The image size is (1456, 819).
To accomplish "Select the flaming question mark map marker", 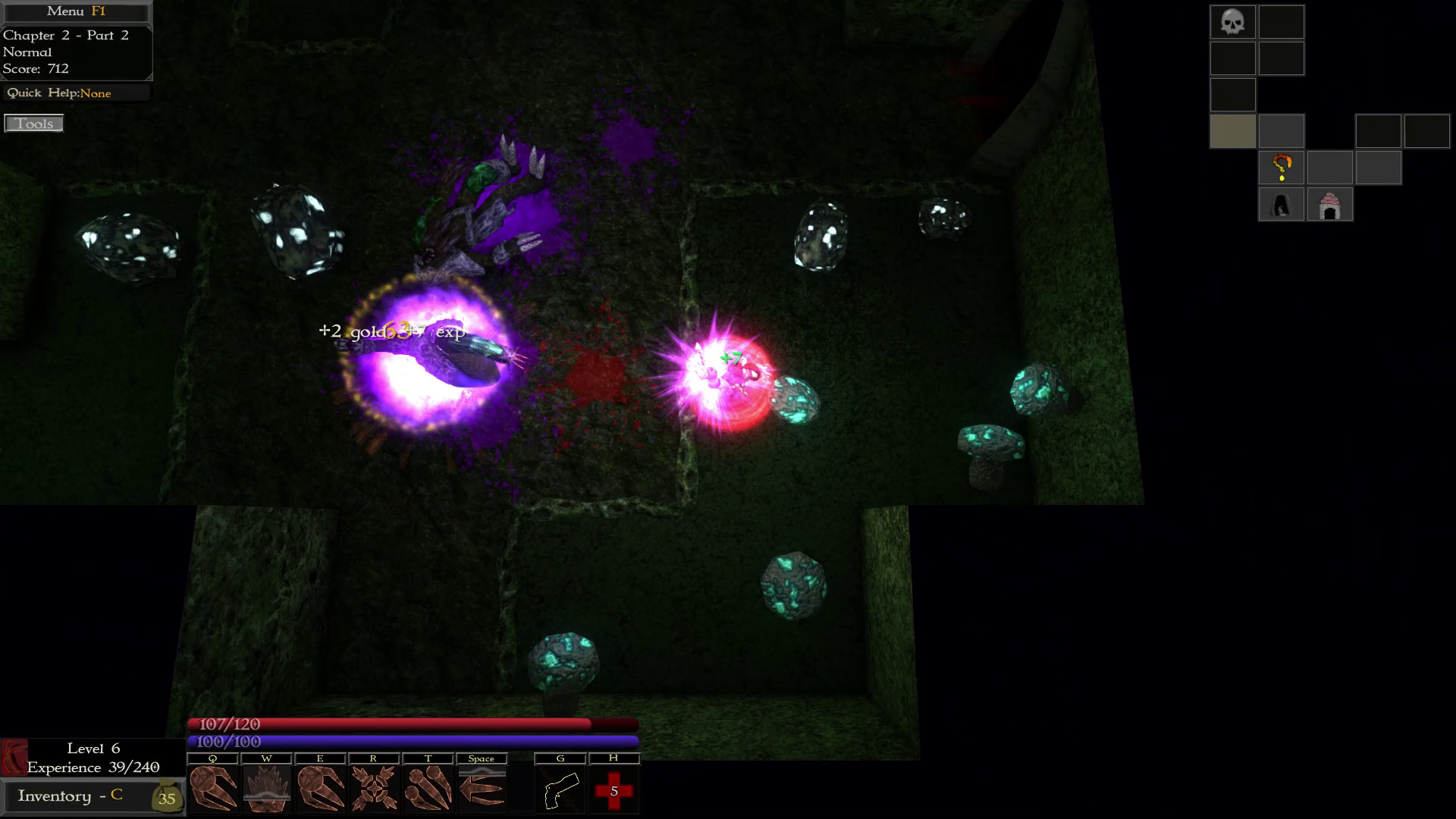I will (x=1282, y=167).
